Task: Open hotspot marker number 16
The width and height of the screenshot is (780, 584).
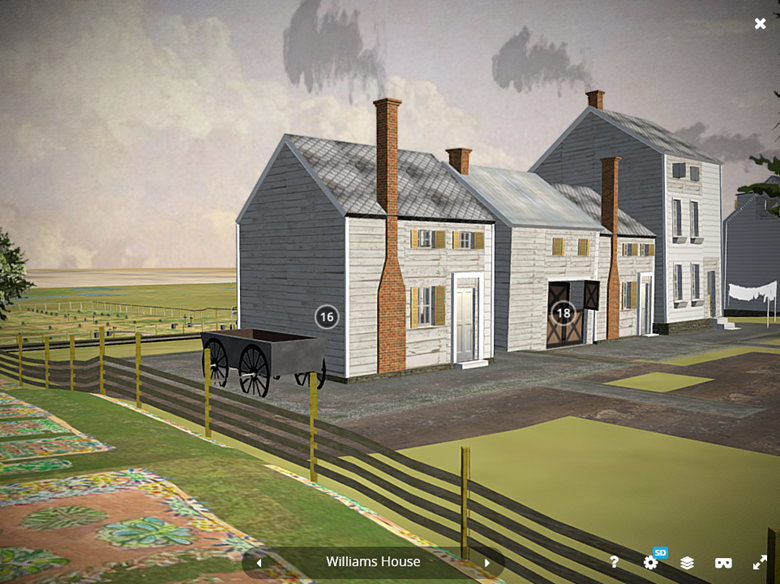Action: pos(326,317)
